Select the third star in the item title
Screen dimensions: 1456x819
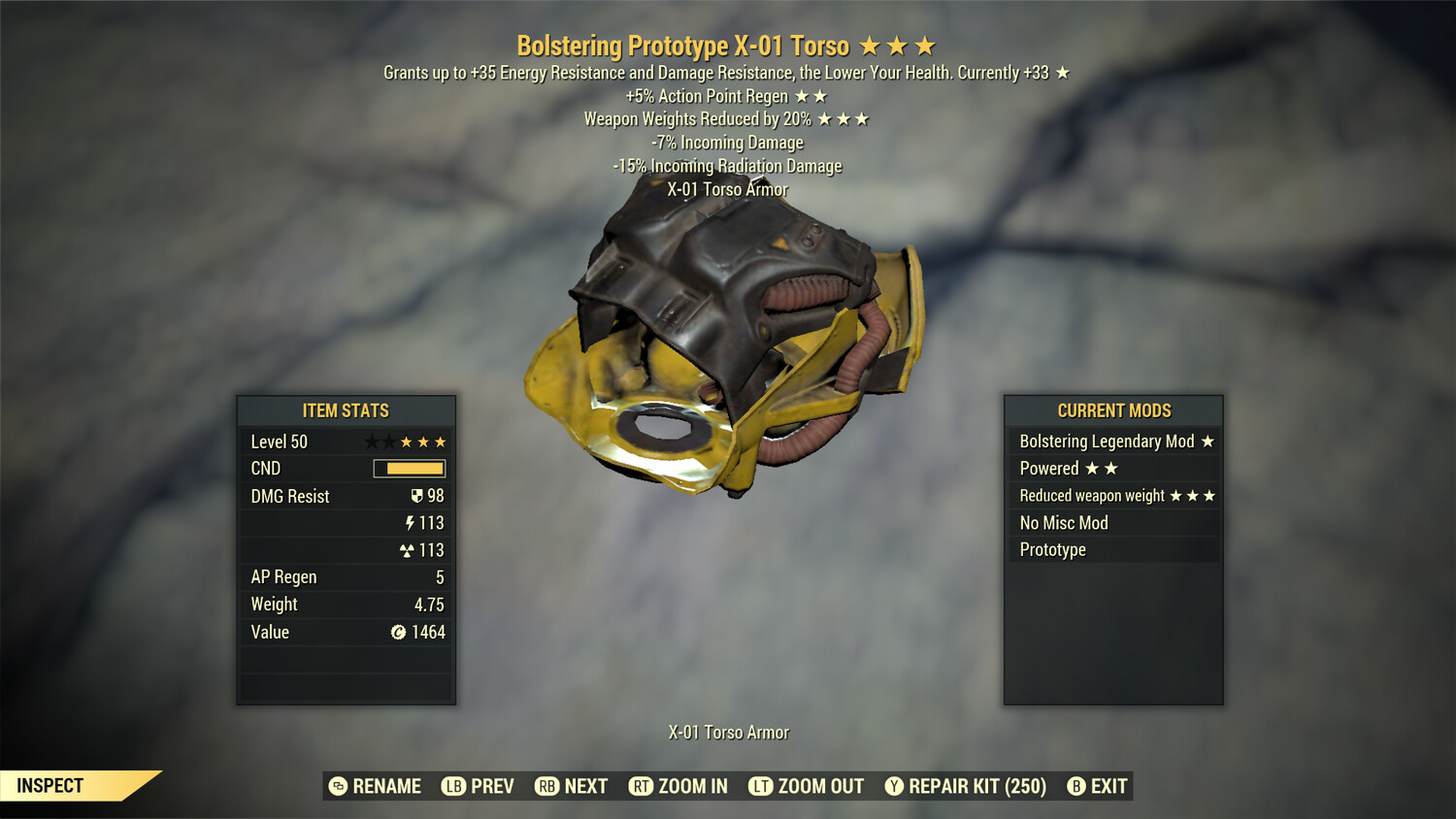pos(923,45)
